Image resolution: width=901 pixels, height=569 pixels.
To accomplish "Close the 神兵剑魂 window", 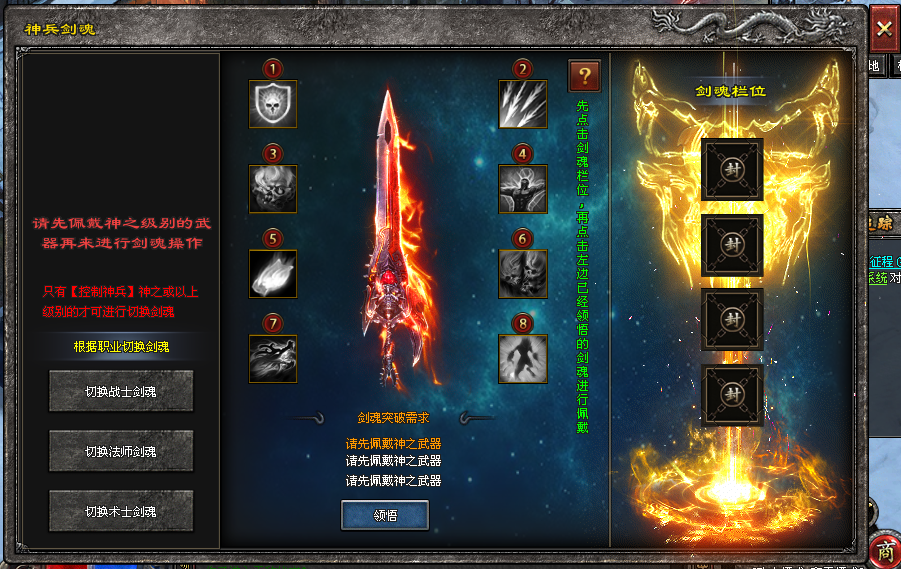I will point(884,28).
